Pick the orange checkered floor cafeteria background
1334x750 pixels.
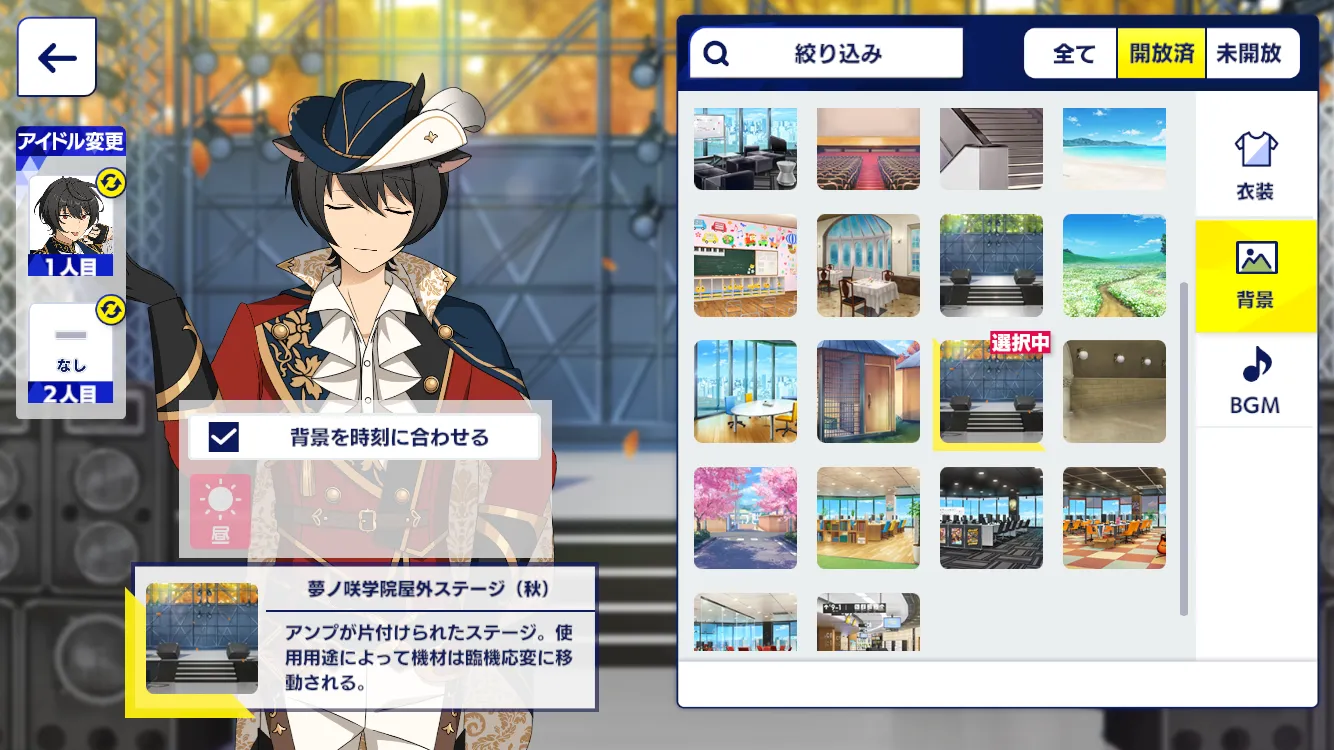coord(1114,518)
